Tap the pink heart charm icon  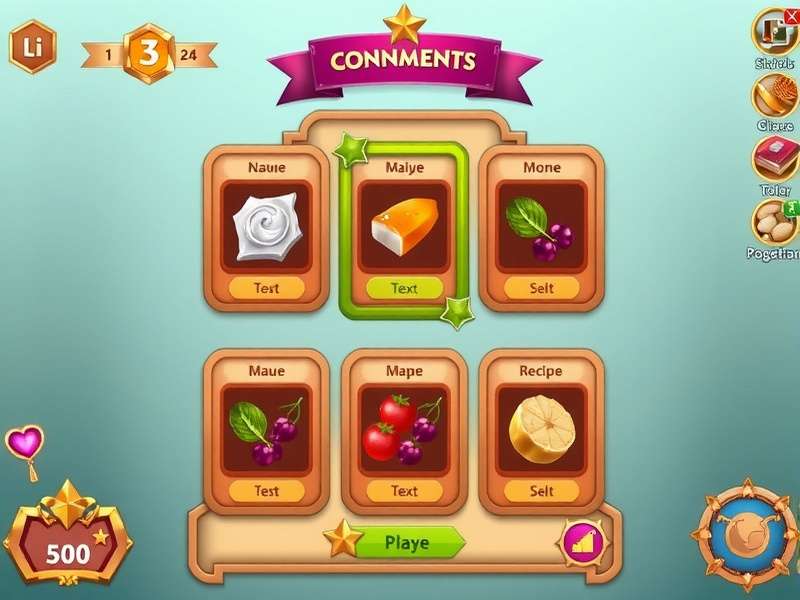[24, 443]
